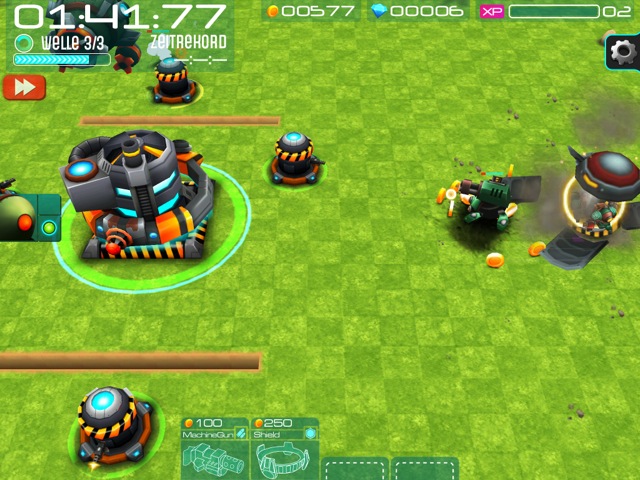640x480 pixels.
Task: Open the settings gear menu
Action: (x=623, y=51)
